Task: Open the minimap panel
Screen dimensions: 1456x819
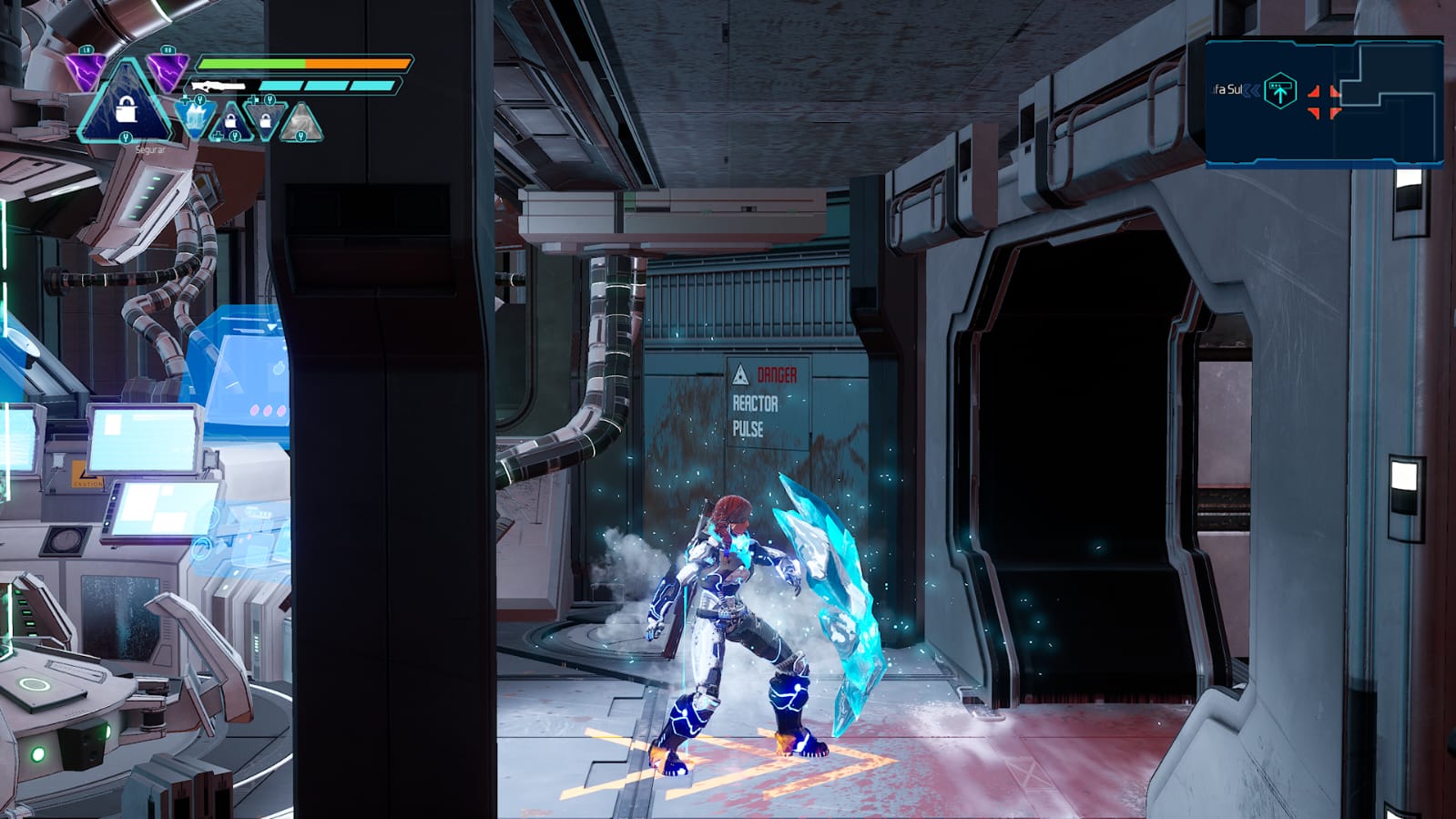Action: pos(1324,102)
